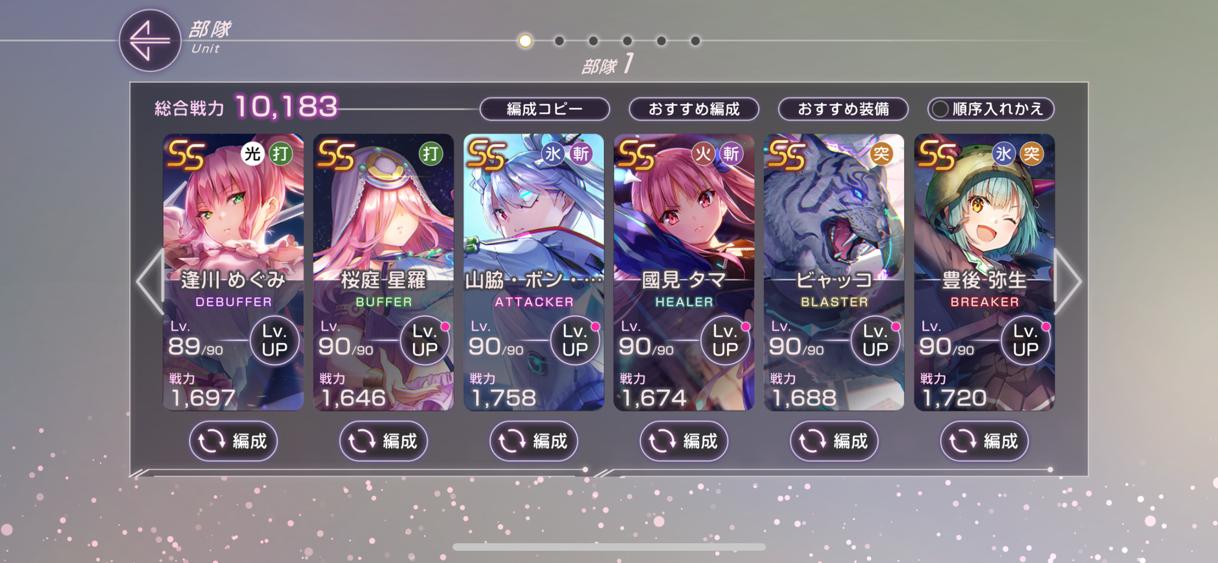Go back with the arrow button
1218x563 pixels.
pos(150,41)
